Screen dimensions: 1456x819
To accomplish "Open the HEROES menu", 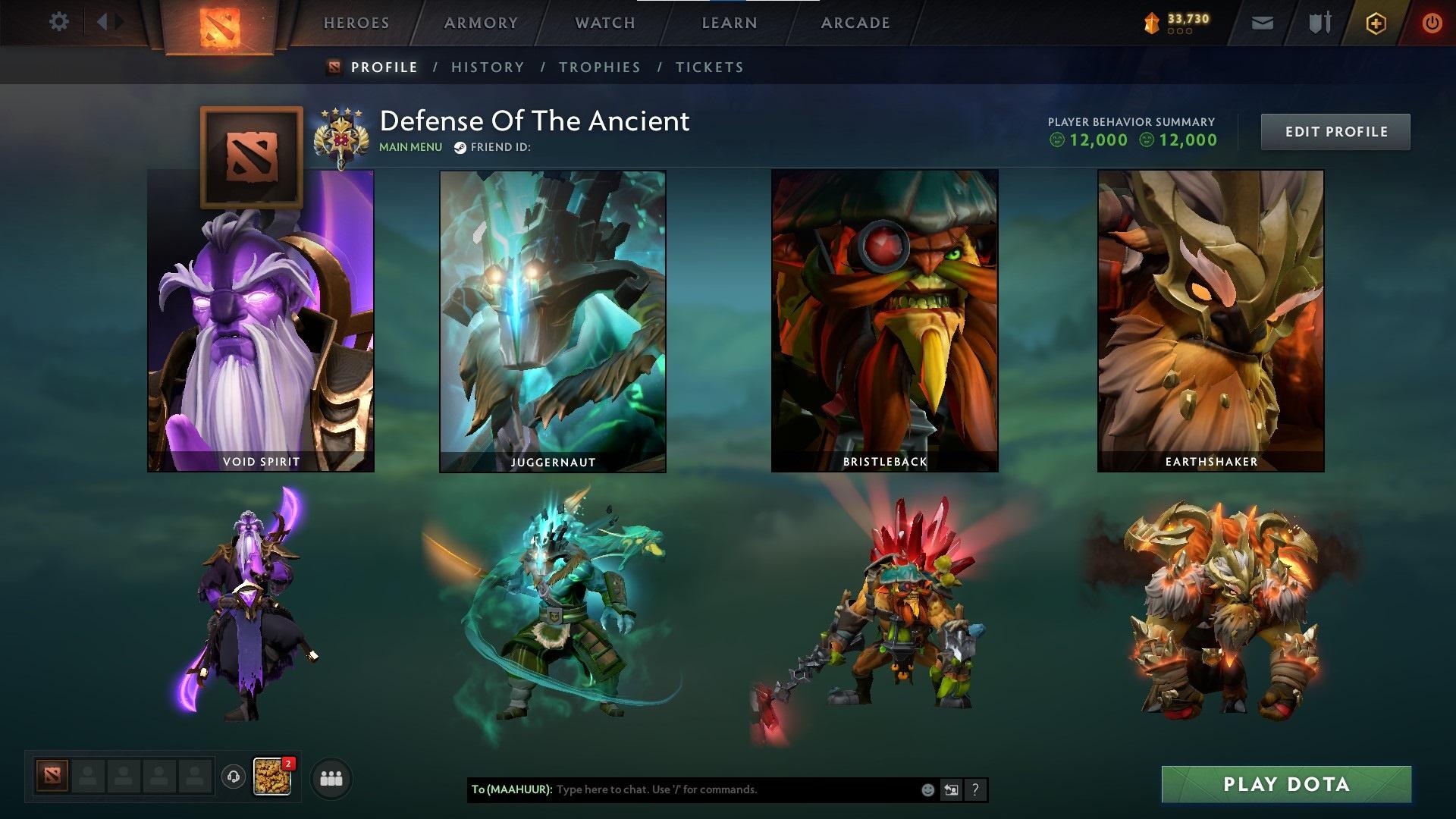I will pyautogui.click(x=356, y=23).
